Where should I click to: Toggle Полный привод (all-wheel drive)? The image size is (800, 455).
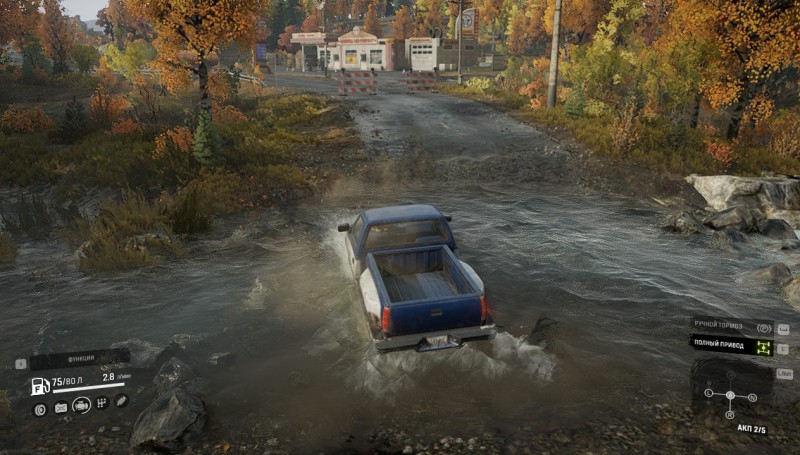click(x=735, y=347)
